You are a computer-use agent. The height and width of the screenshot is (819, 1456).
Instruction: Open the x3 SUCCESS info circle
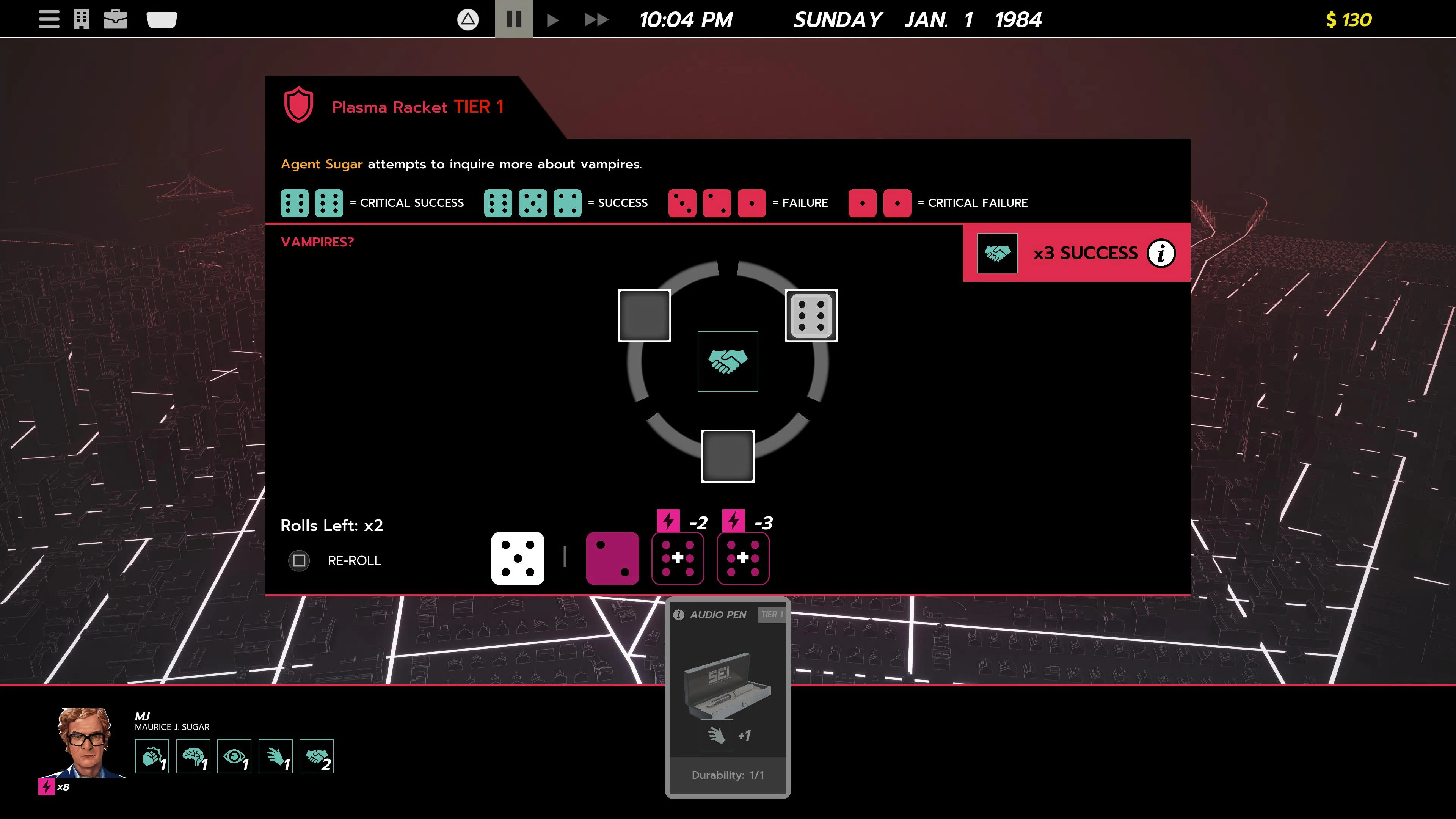pyautogui.click(x=1161, y=253)
